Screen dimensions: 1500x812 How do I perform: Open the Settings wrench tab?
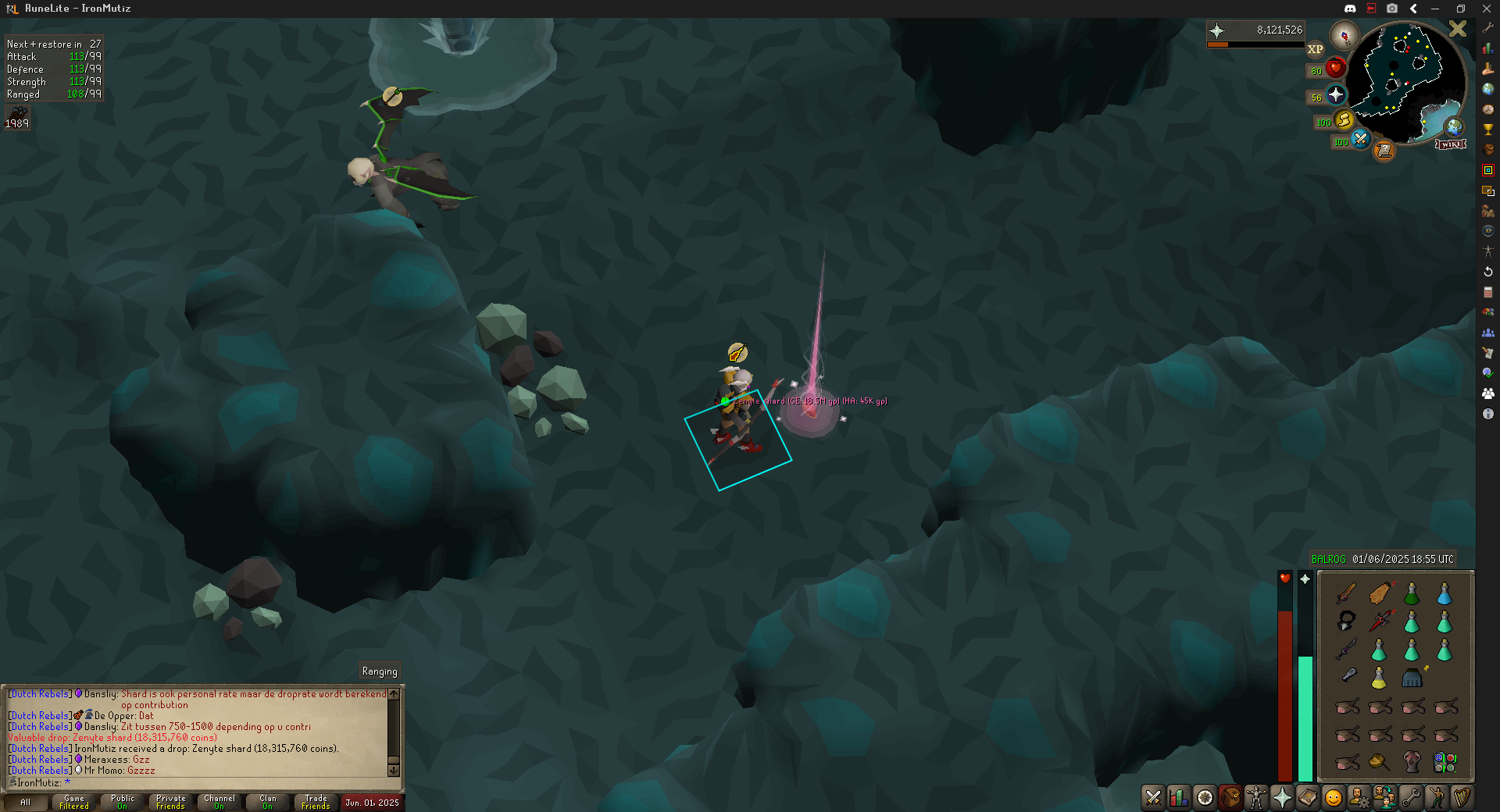click(1411, 797)
